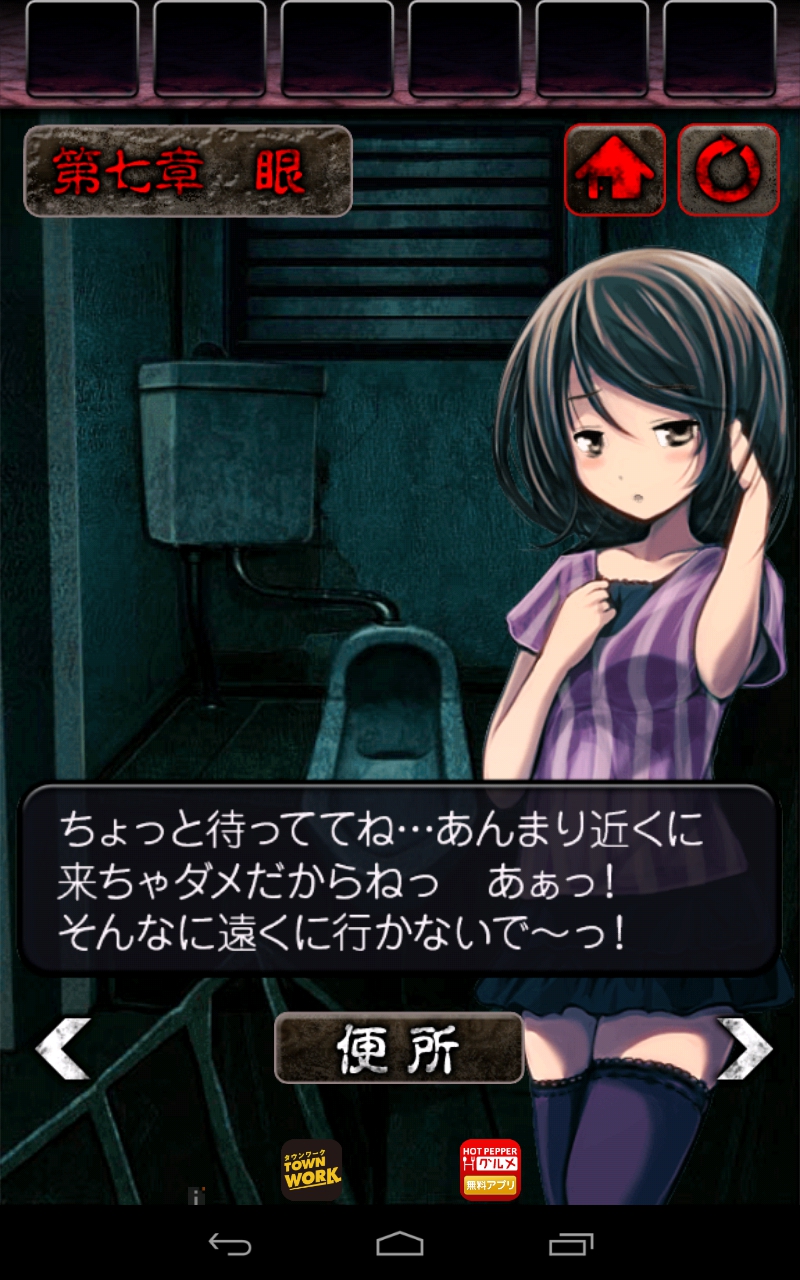This screenshot has height=1280, width=800.
Task: Open the Hot Pepper Gourmet ad
Action: [x=490, y=1170]
